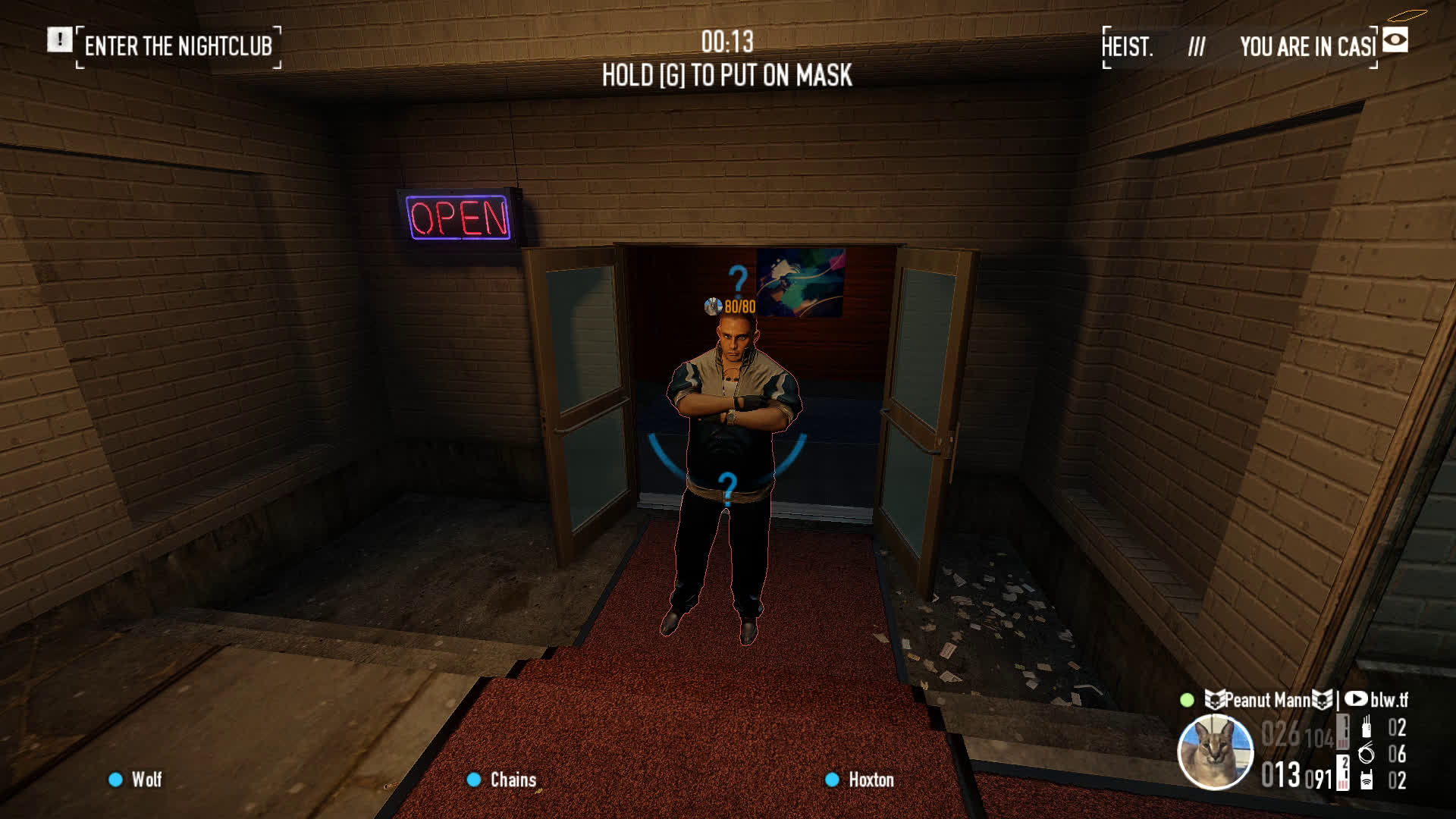This screenshot has width=1456, height=819.
Task: Click the casing mode eye icon
Action: tap(1395, 40)
